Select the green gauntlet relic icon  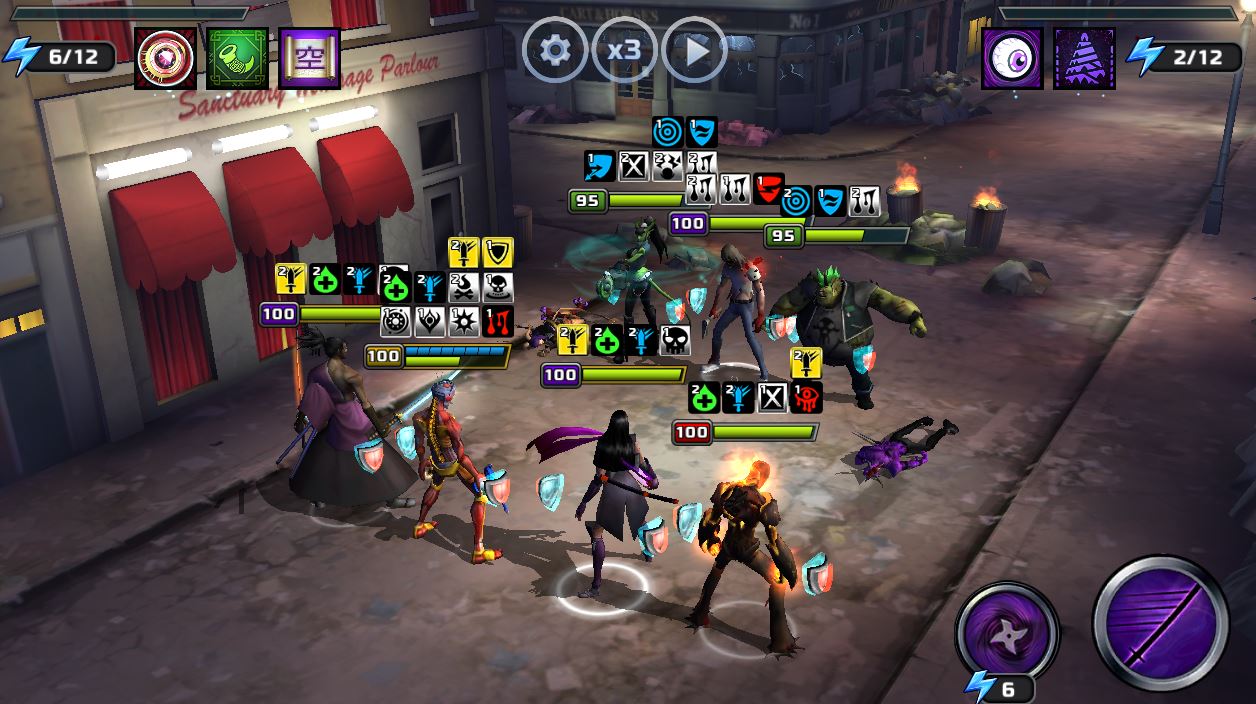pos(237,58)
